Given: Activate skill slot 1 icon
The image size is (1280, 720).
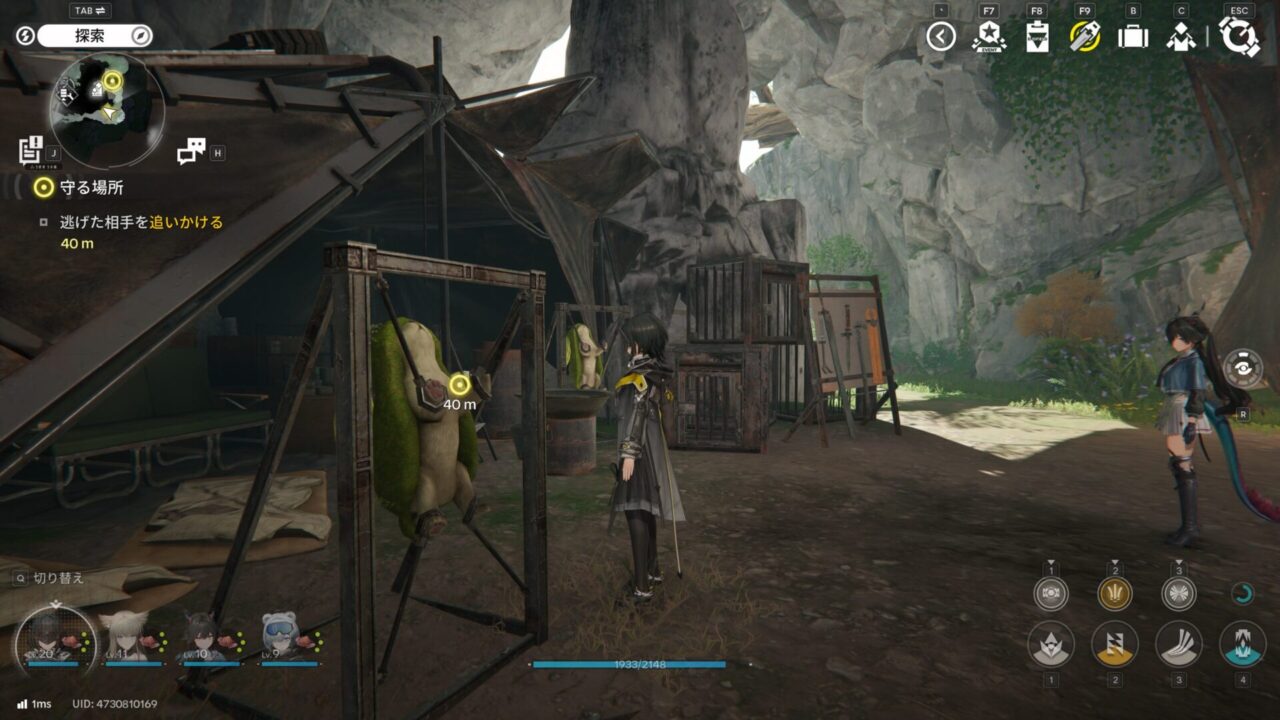Looking at the screenshot, I should pos(1051,644).
